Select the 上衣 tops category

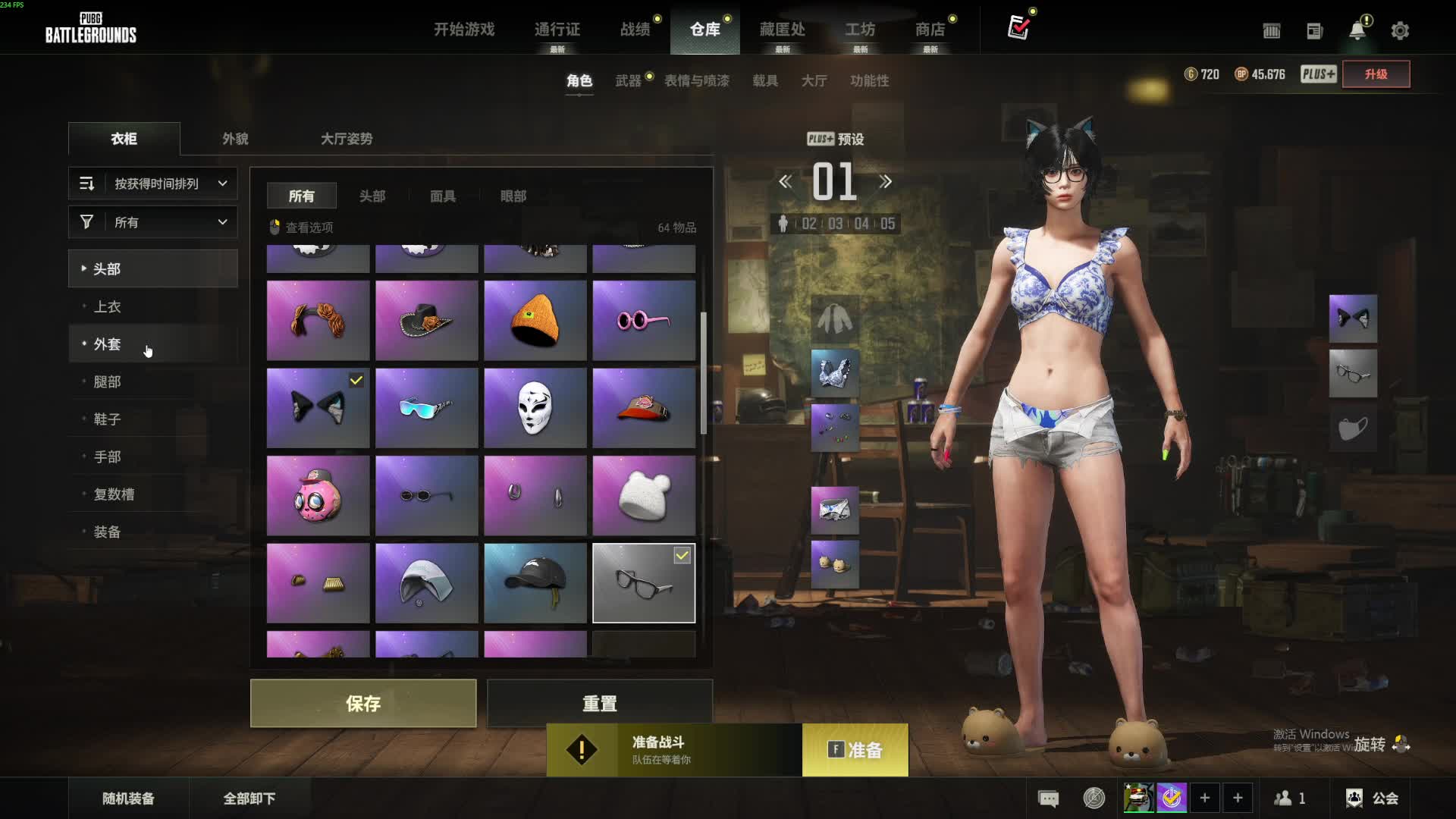[x=107, y=306]
